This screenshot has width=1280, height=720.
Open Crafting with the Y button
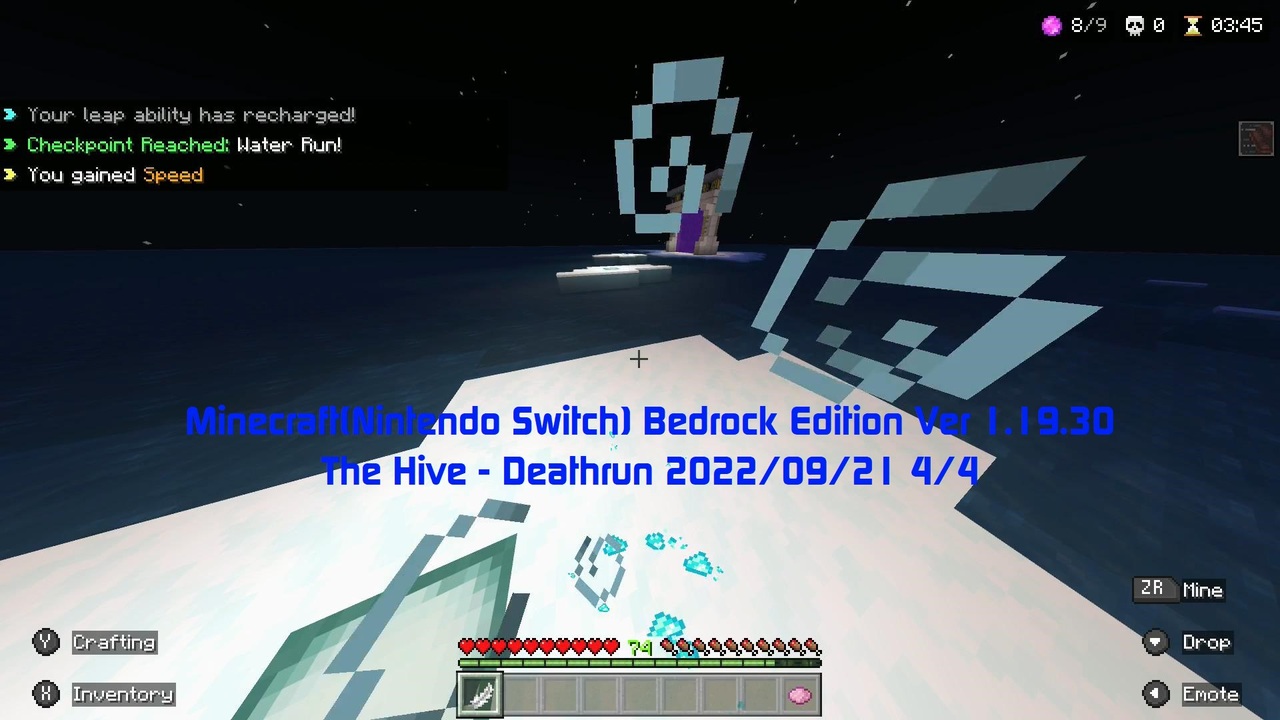coord(46,642)
